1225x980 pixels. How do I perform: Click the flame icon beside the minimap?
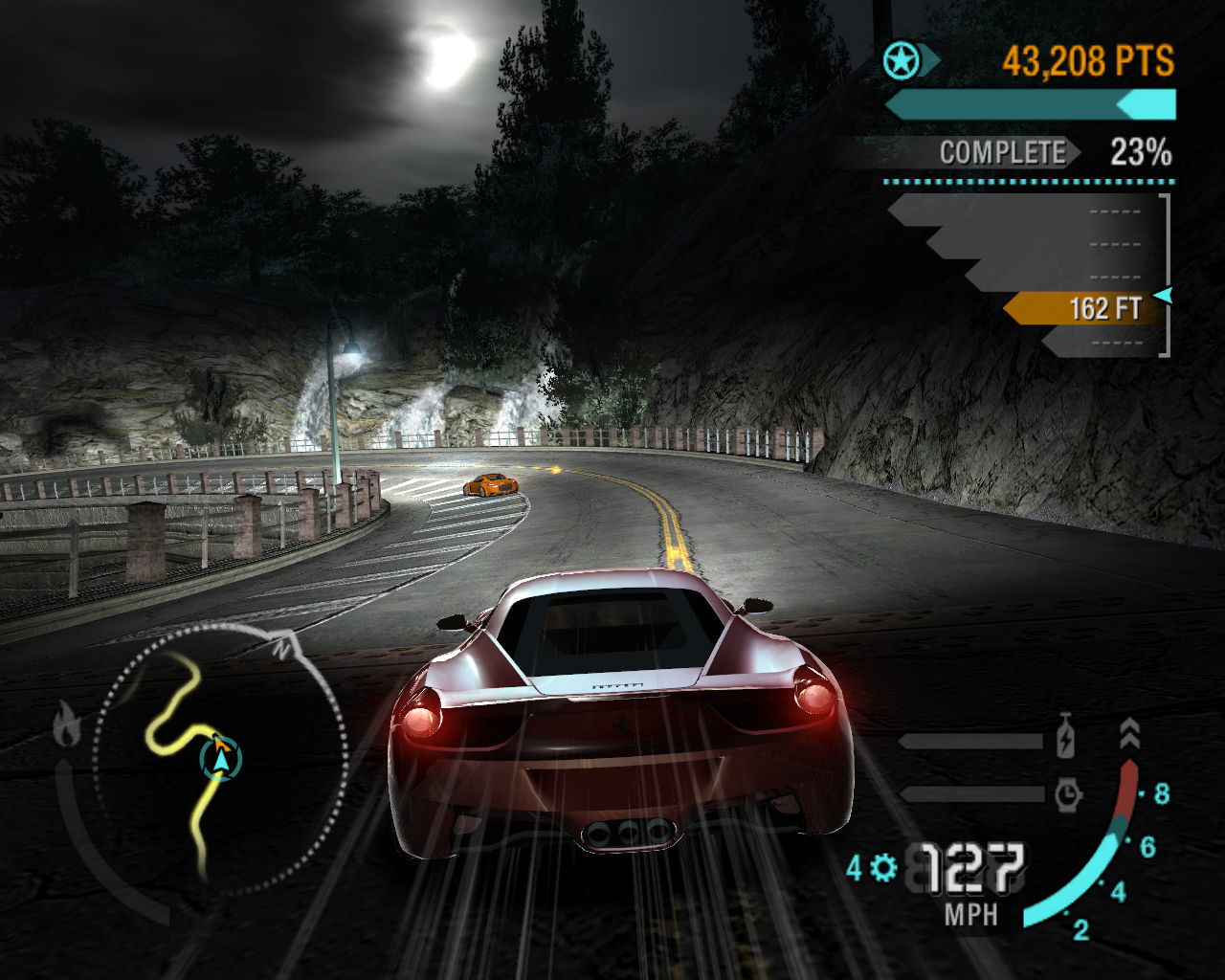point(66,724)
